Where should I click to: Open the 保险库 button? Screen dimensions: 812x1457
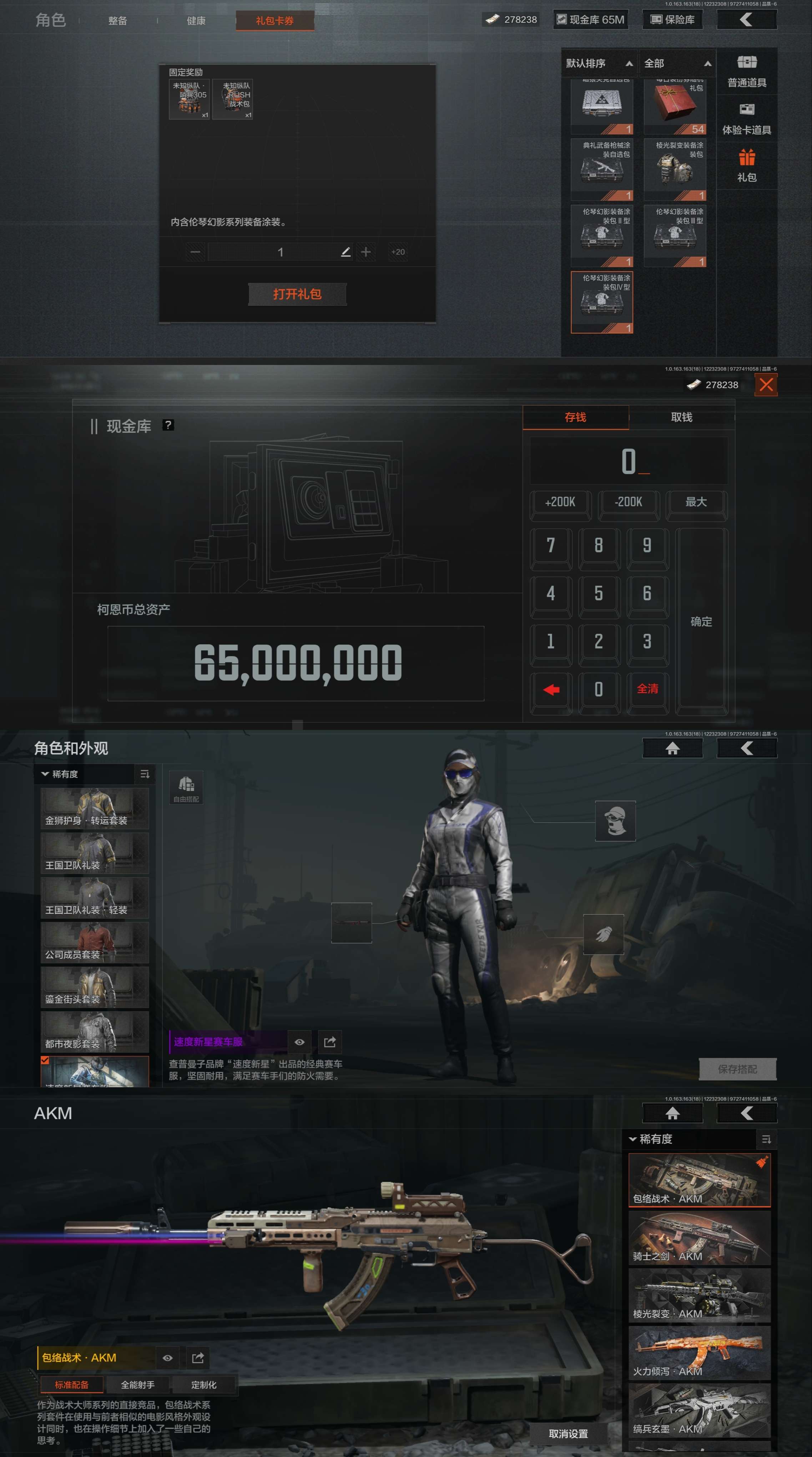tap(672, 20)
